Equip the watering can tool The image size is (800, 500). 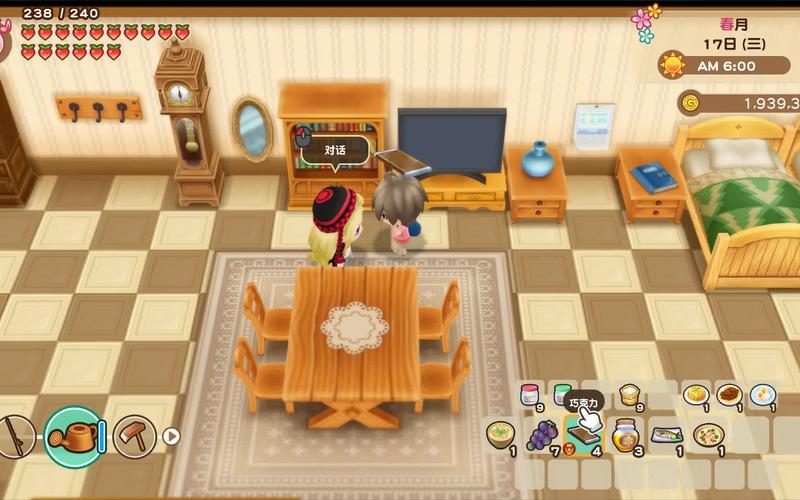point(73,436)
